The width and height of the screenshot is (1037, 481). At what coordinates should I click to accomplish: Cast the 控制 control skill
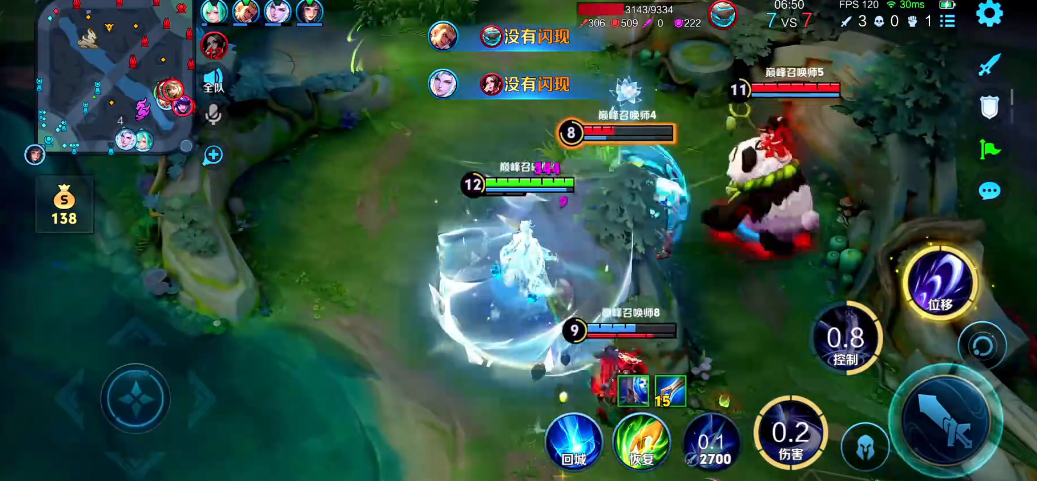coord(846,336)
